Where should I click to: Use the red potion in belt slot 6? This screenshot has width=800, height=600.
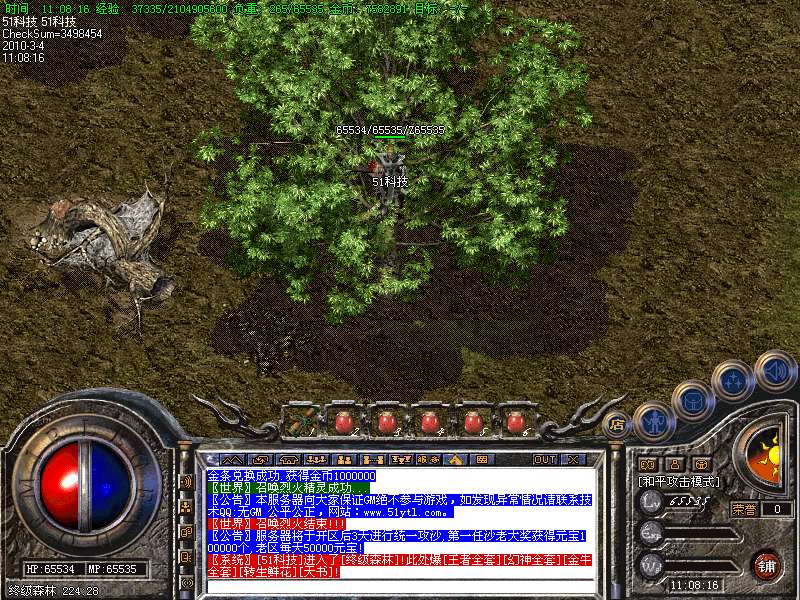[516, 421]
